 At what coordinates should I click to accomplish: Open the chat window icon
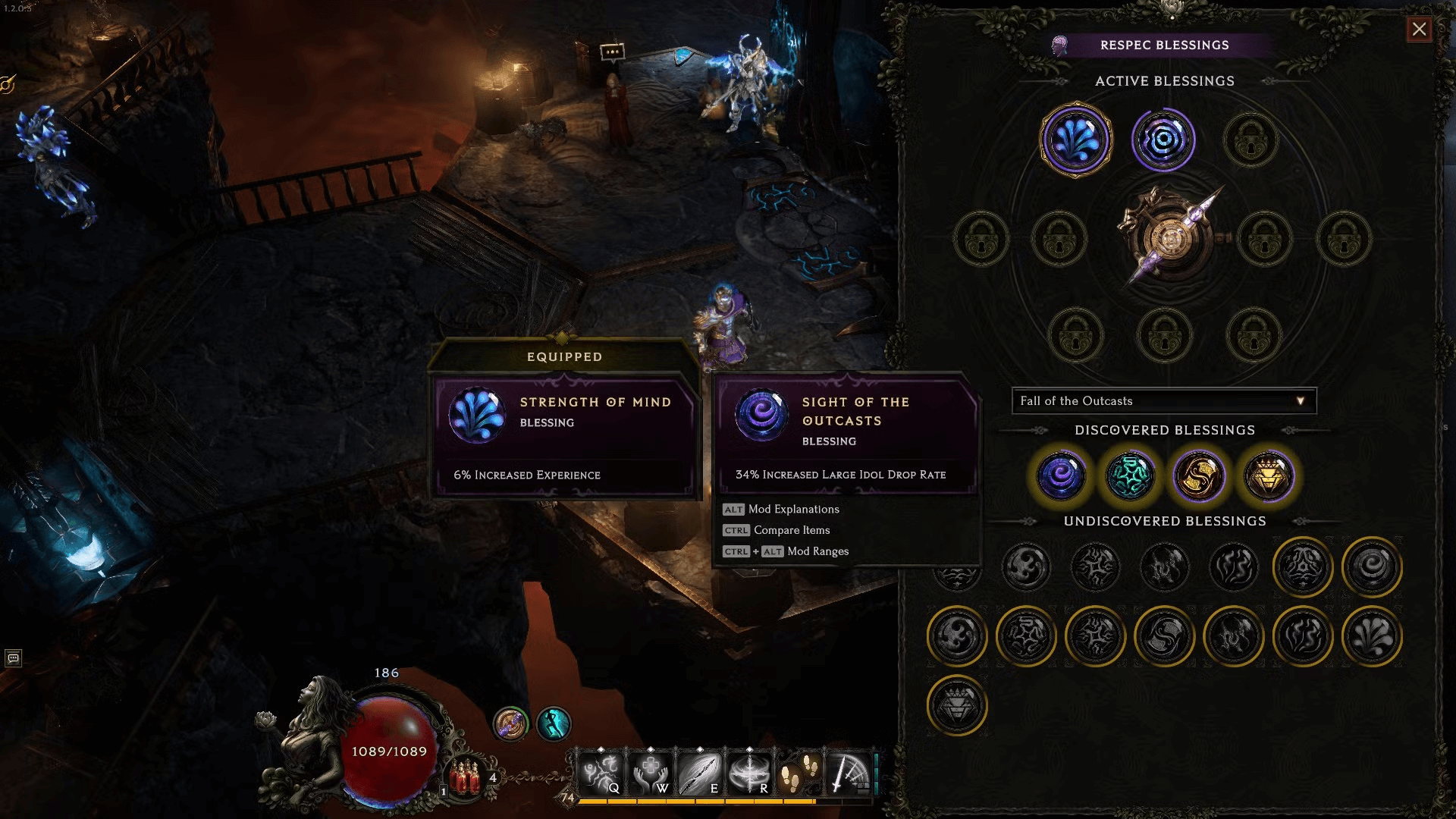click(13, 658)
